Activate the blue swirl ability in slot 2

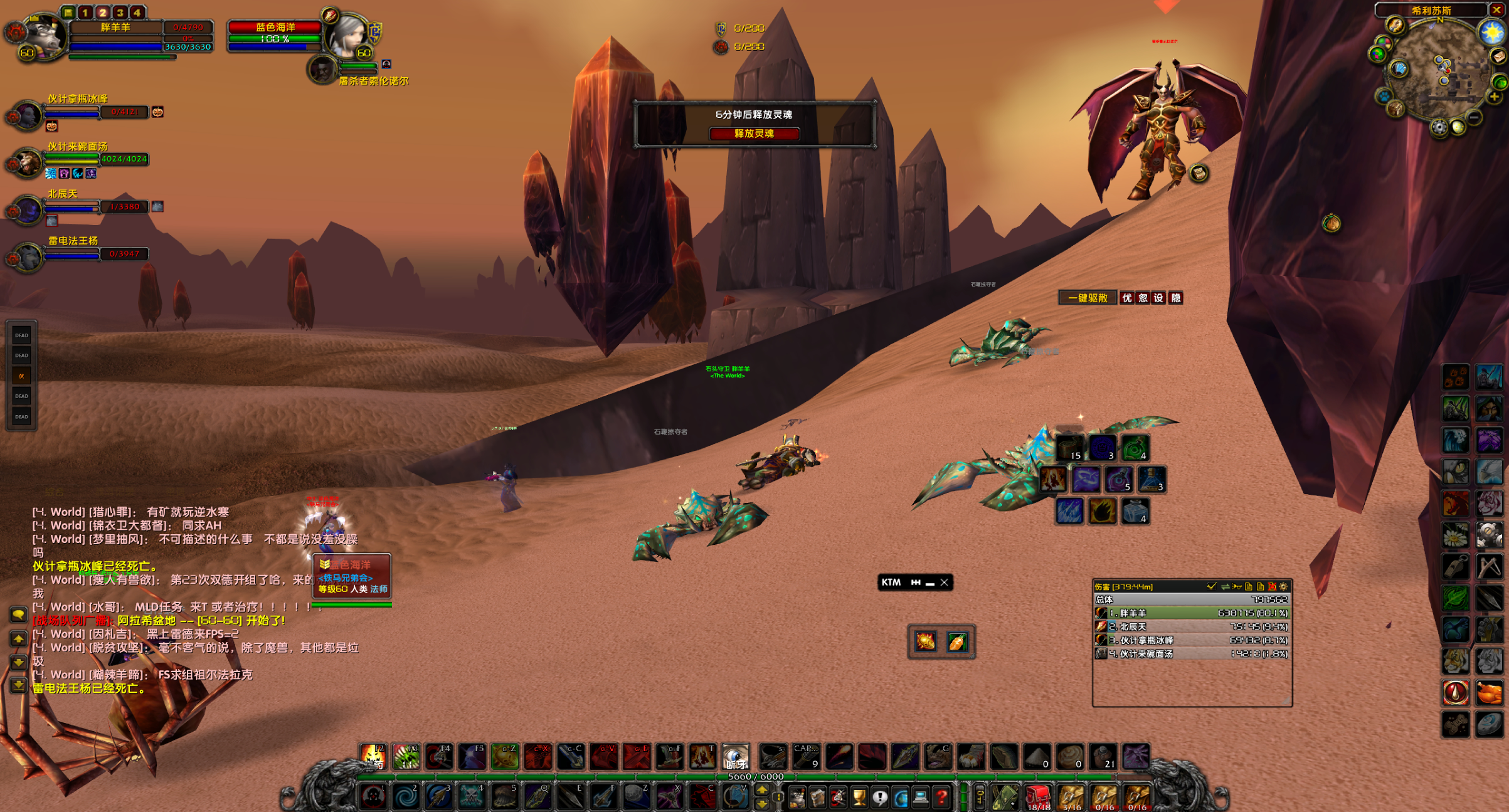pyautogui.click(x=406, y=797)
